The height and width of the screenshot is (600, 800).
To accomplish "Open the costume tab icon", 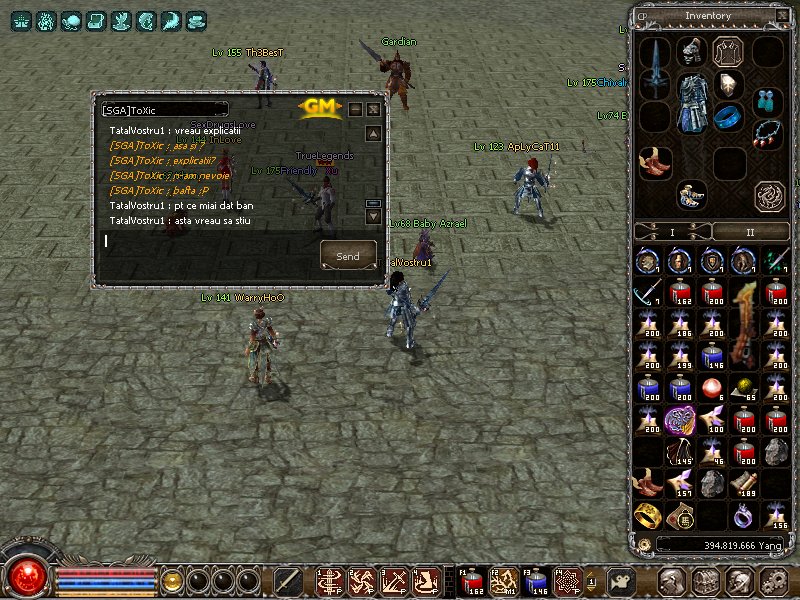I will pyautogui.click(x=727, y=51).
